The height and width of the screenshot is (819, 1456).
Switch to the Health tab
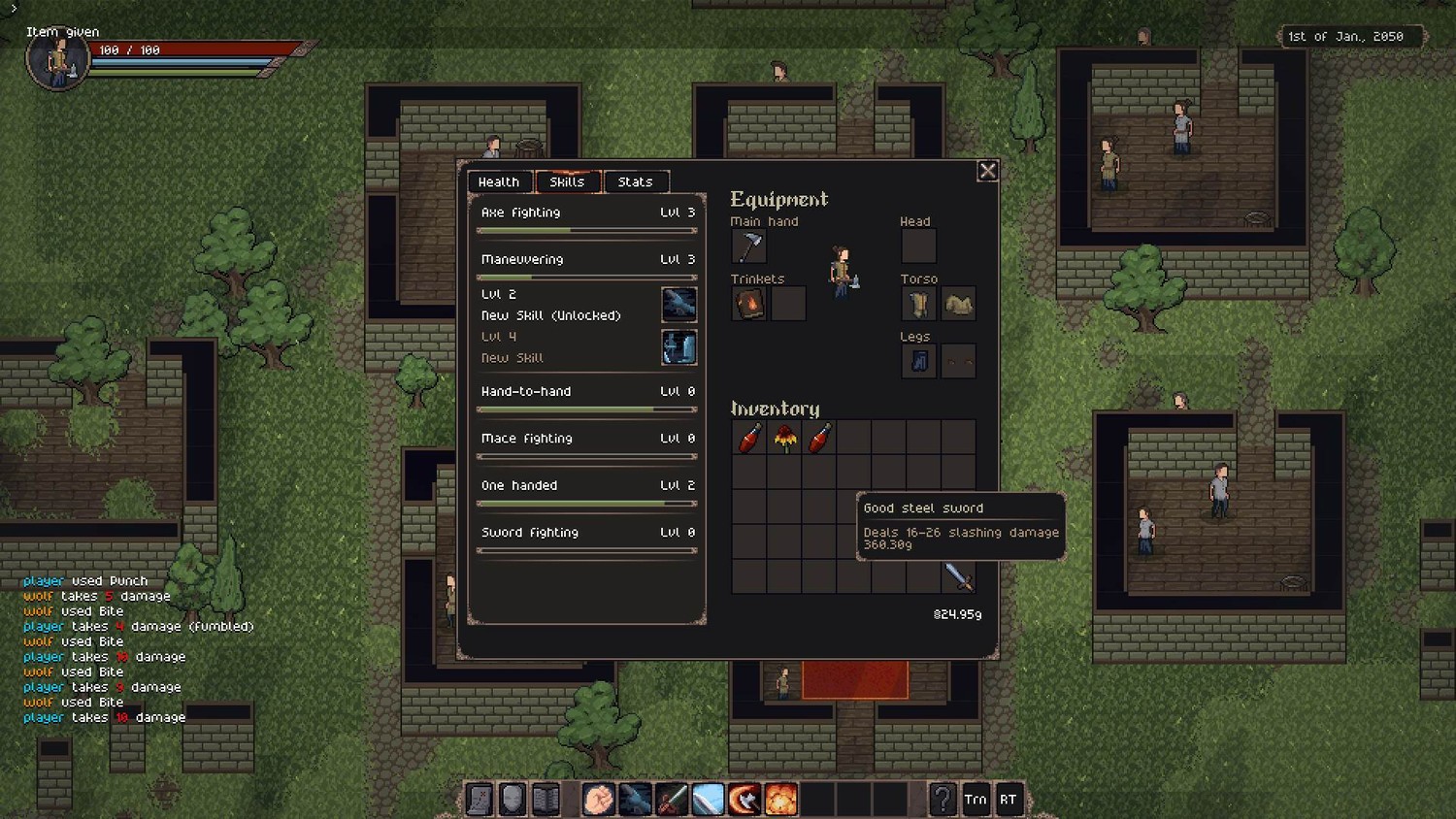click(x=499, y=181)
